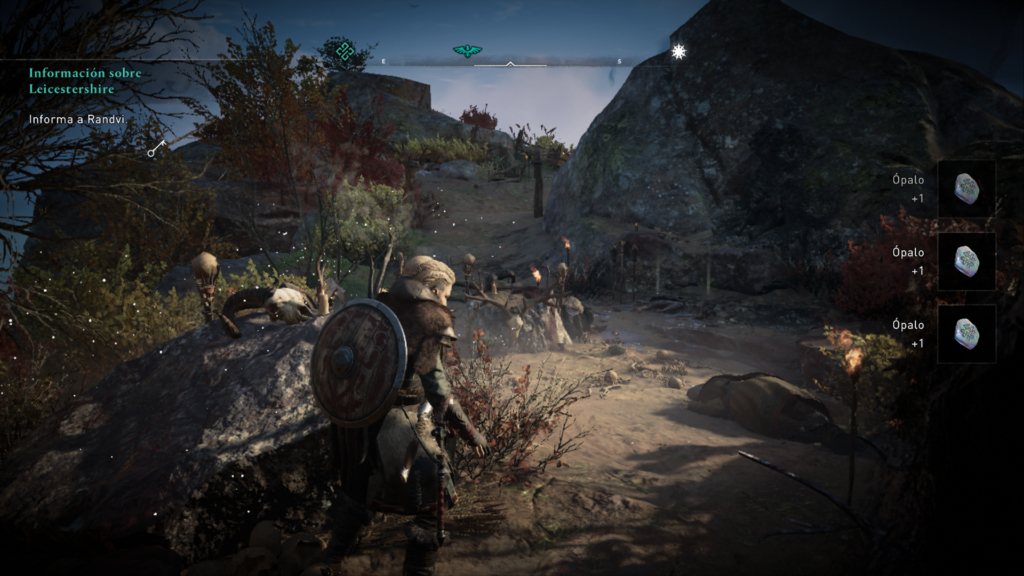Viewport: 1024px width, 576px height.
Task: Select the white key marker icon
Action: [156, 149]
